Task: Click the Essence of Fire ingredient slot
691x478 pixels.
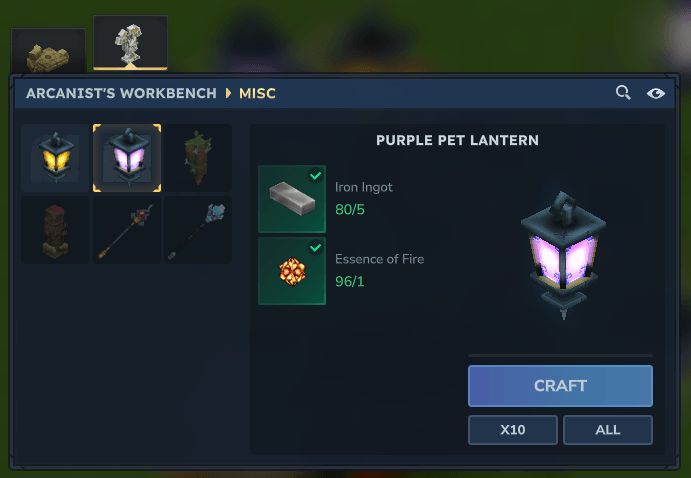Action: coord(292,271)
